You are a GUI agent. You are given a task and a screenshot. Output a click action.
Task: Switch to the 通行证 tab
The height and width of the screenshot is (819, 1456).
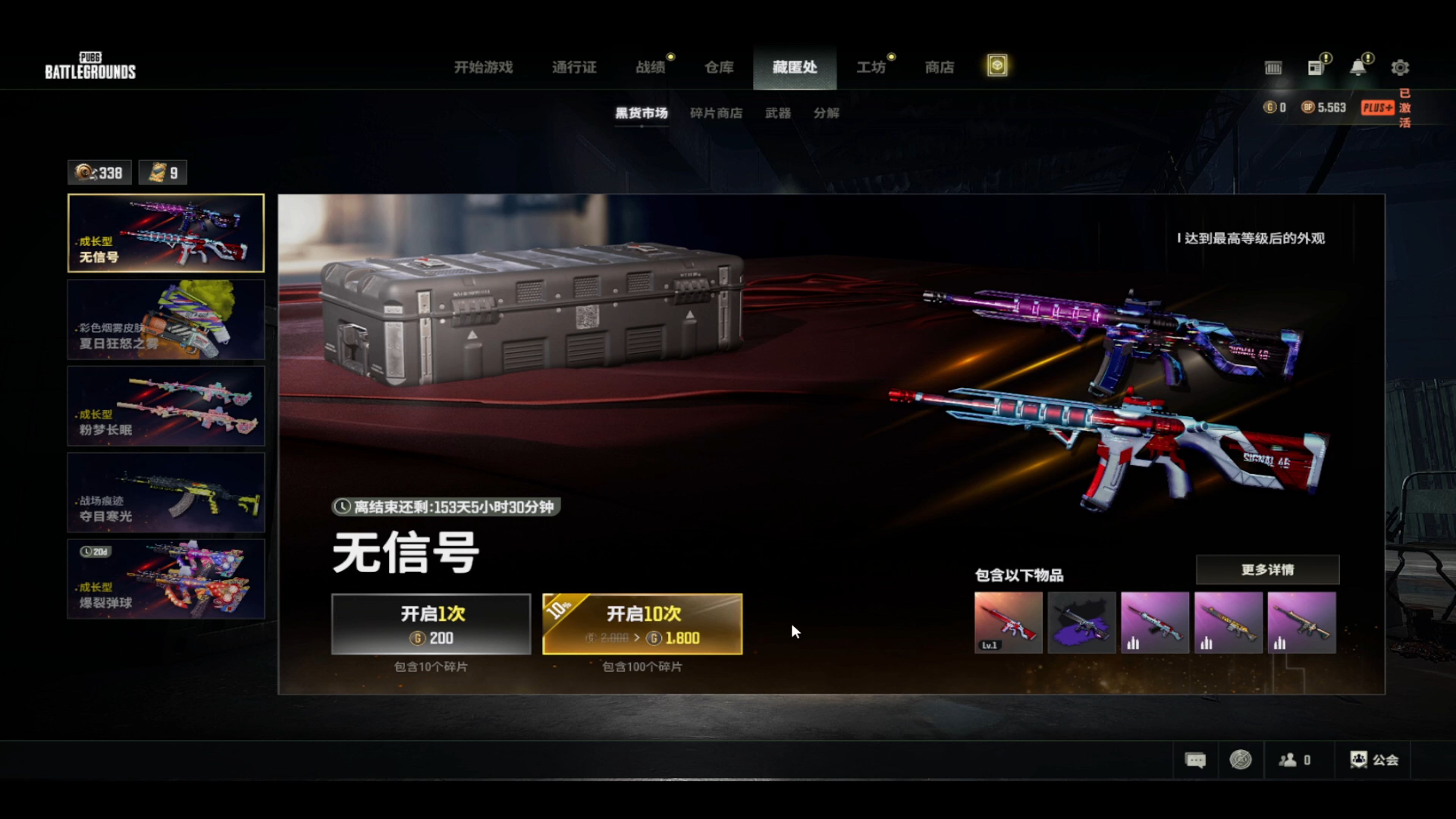pos(574,67)
